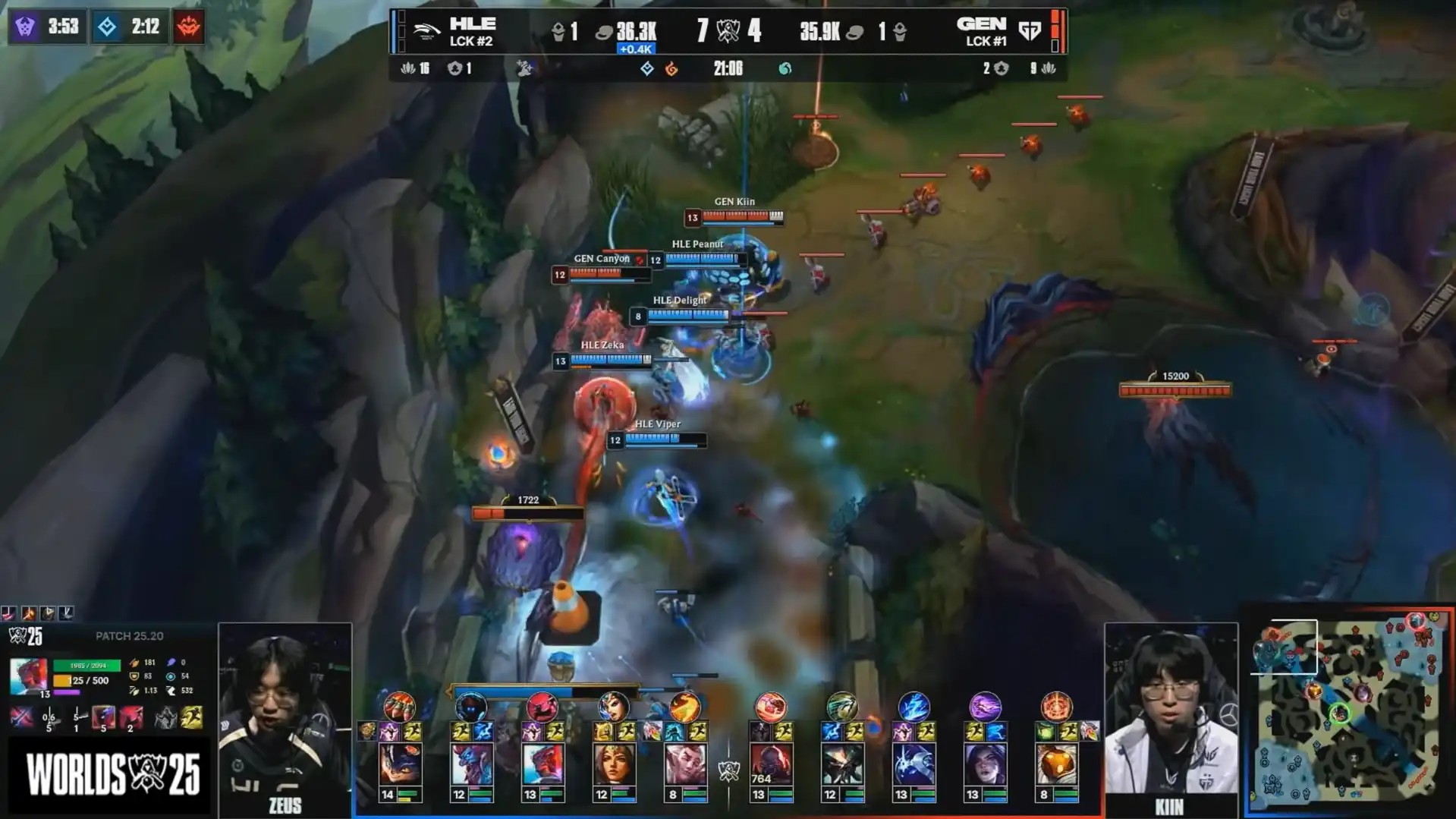Click the crossed-swords ability in the stats panel
The image size is (1456, 819).
point(21,717)
